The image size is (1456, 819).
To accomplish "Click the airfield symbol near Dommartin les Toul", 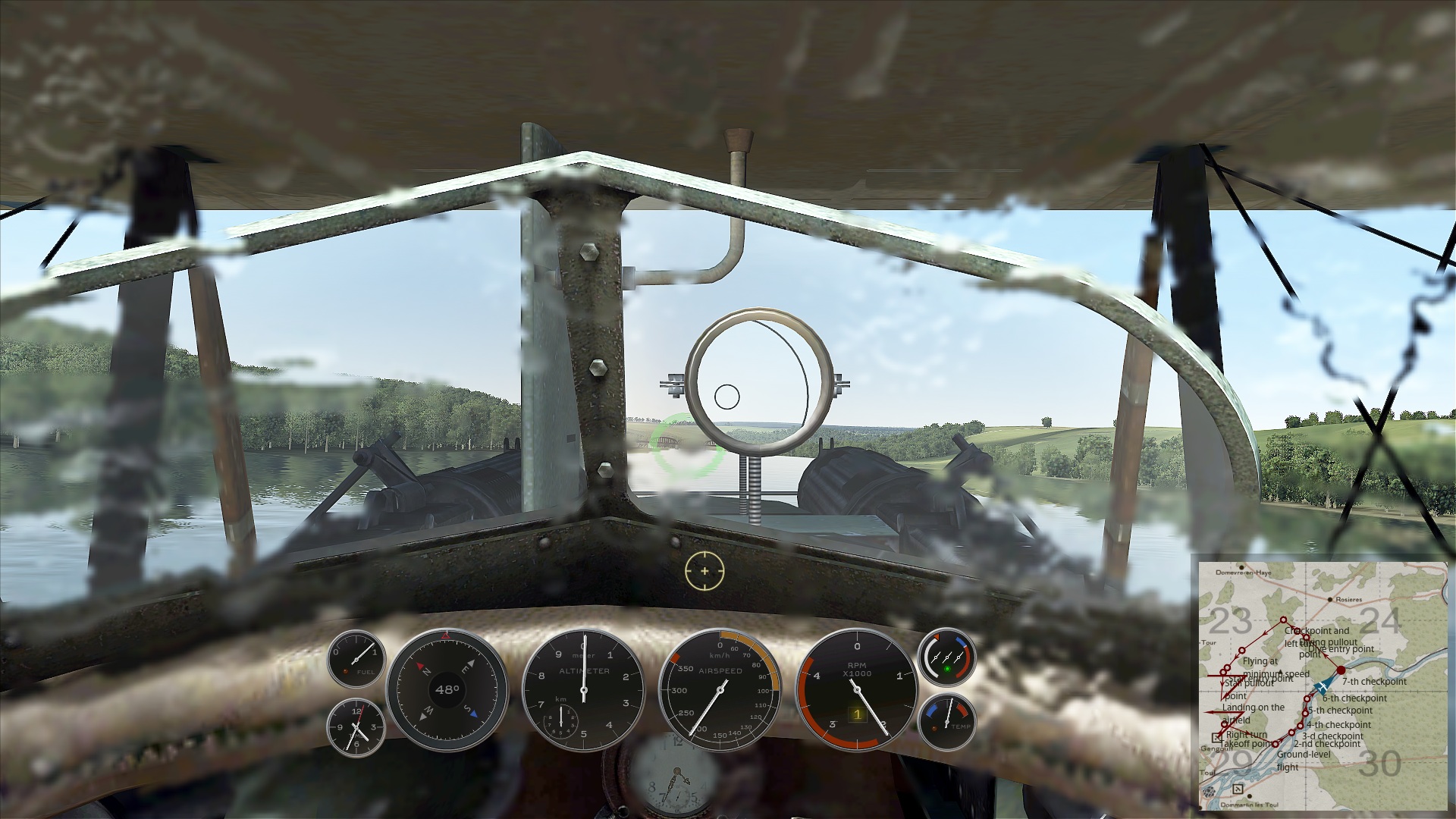I will tap(1238, 788).
